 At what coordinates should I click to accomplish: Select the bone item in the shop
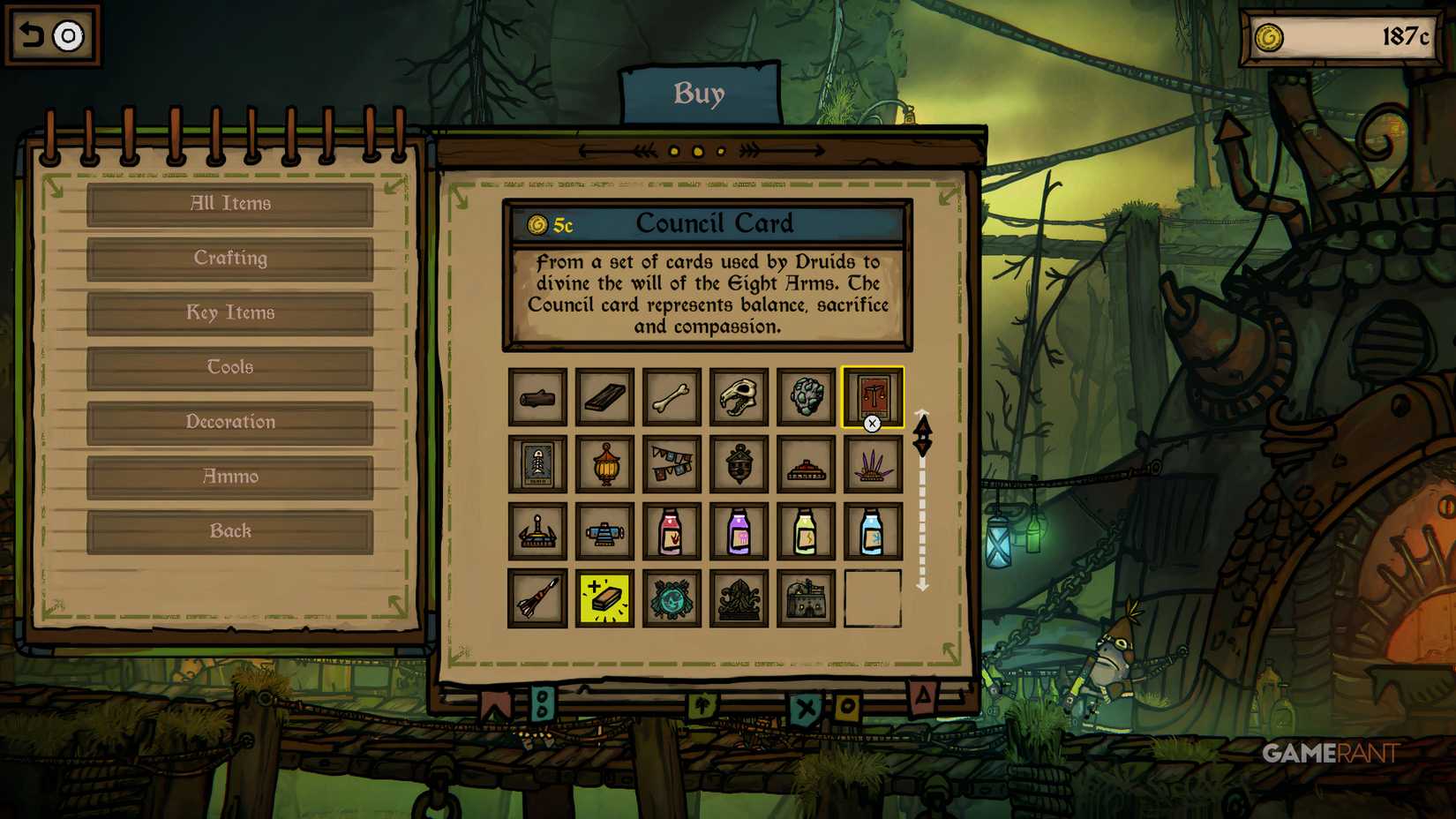(x=672, y=397)
